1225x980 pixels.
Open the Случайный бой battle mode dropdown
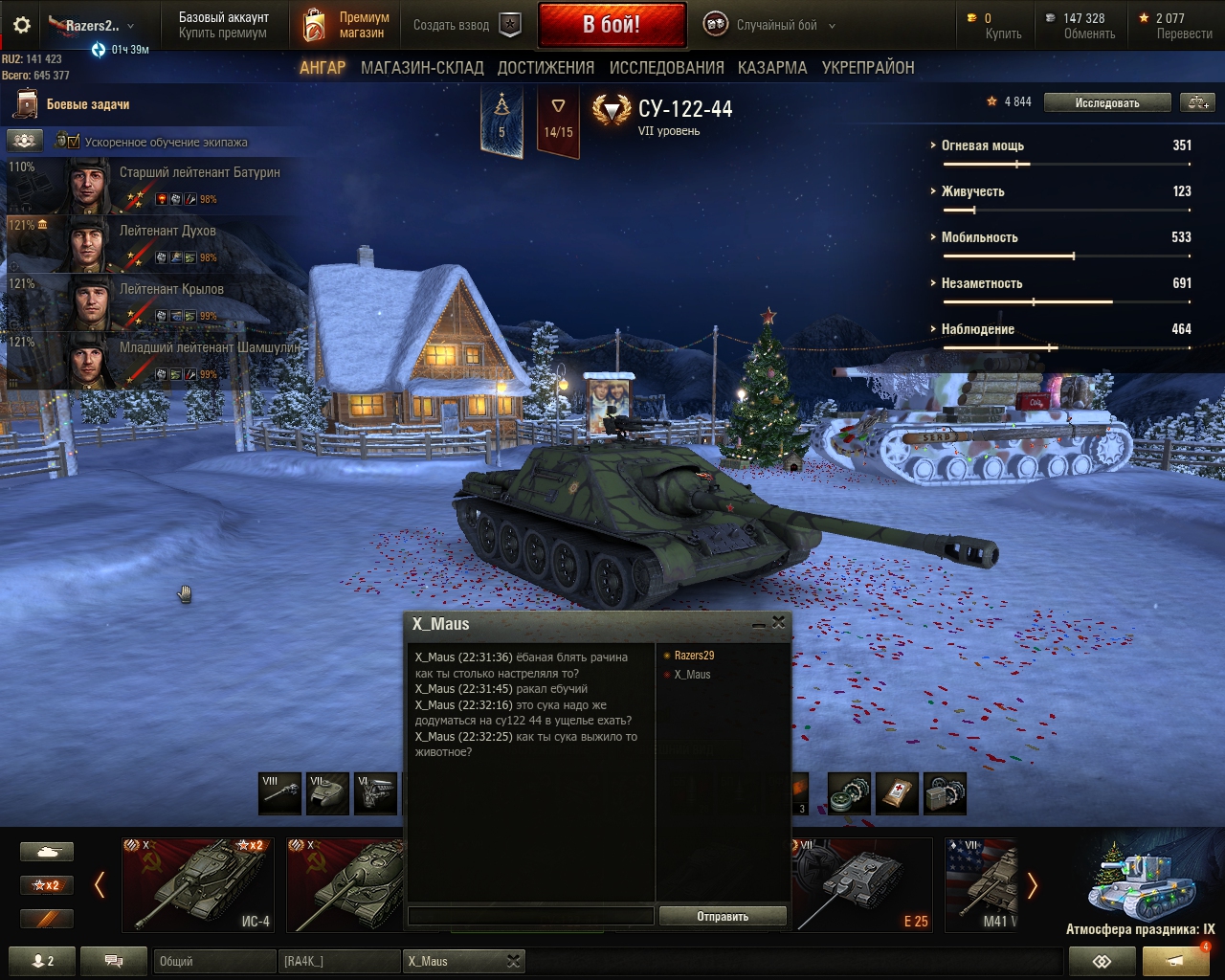click(x=770, y=26)
